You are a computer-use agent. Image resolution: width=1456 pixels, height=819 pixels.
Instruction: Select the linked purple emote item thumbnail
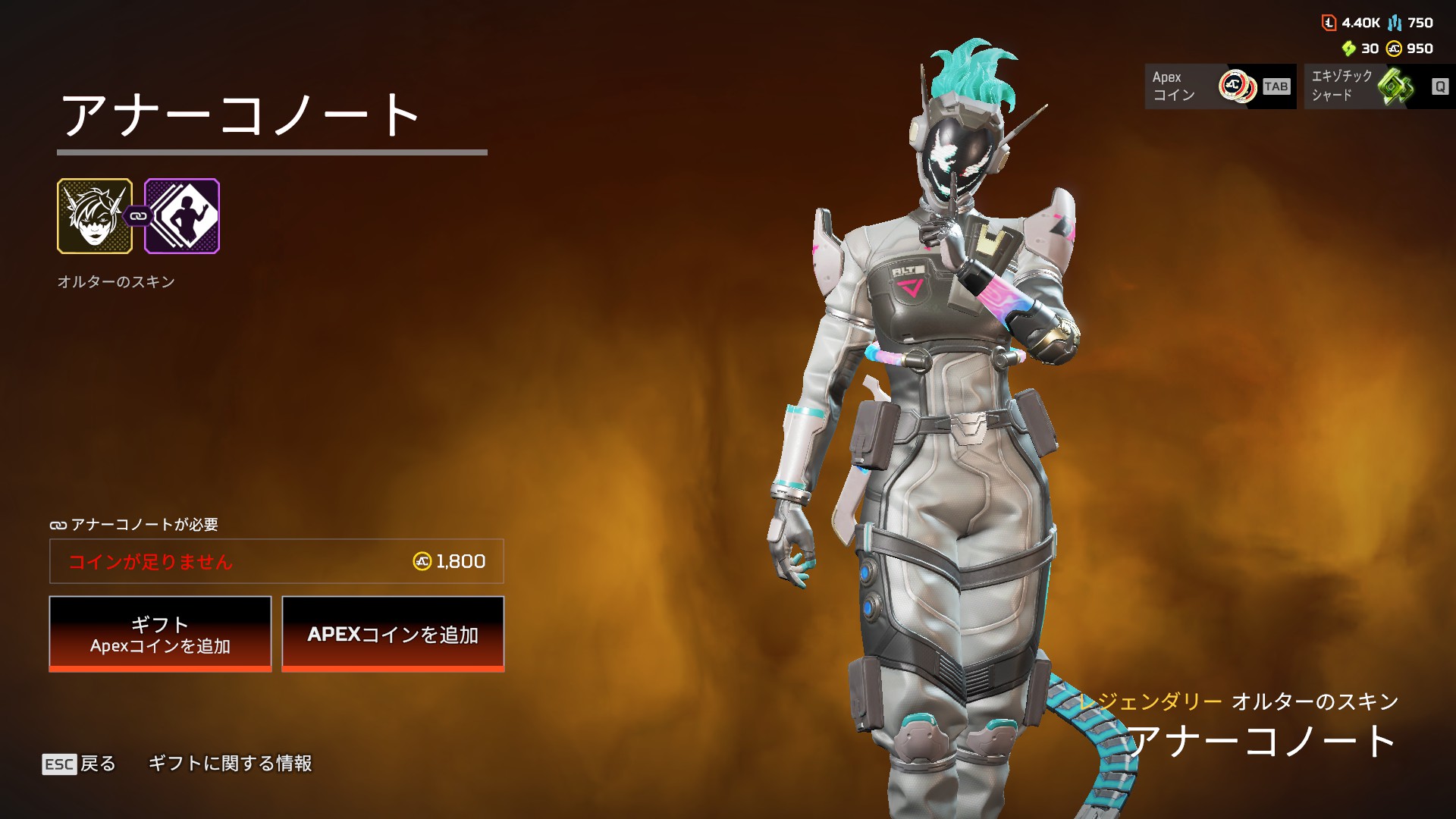click(182, 216)
